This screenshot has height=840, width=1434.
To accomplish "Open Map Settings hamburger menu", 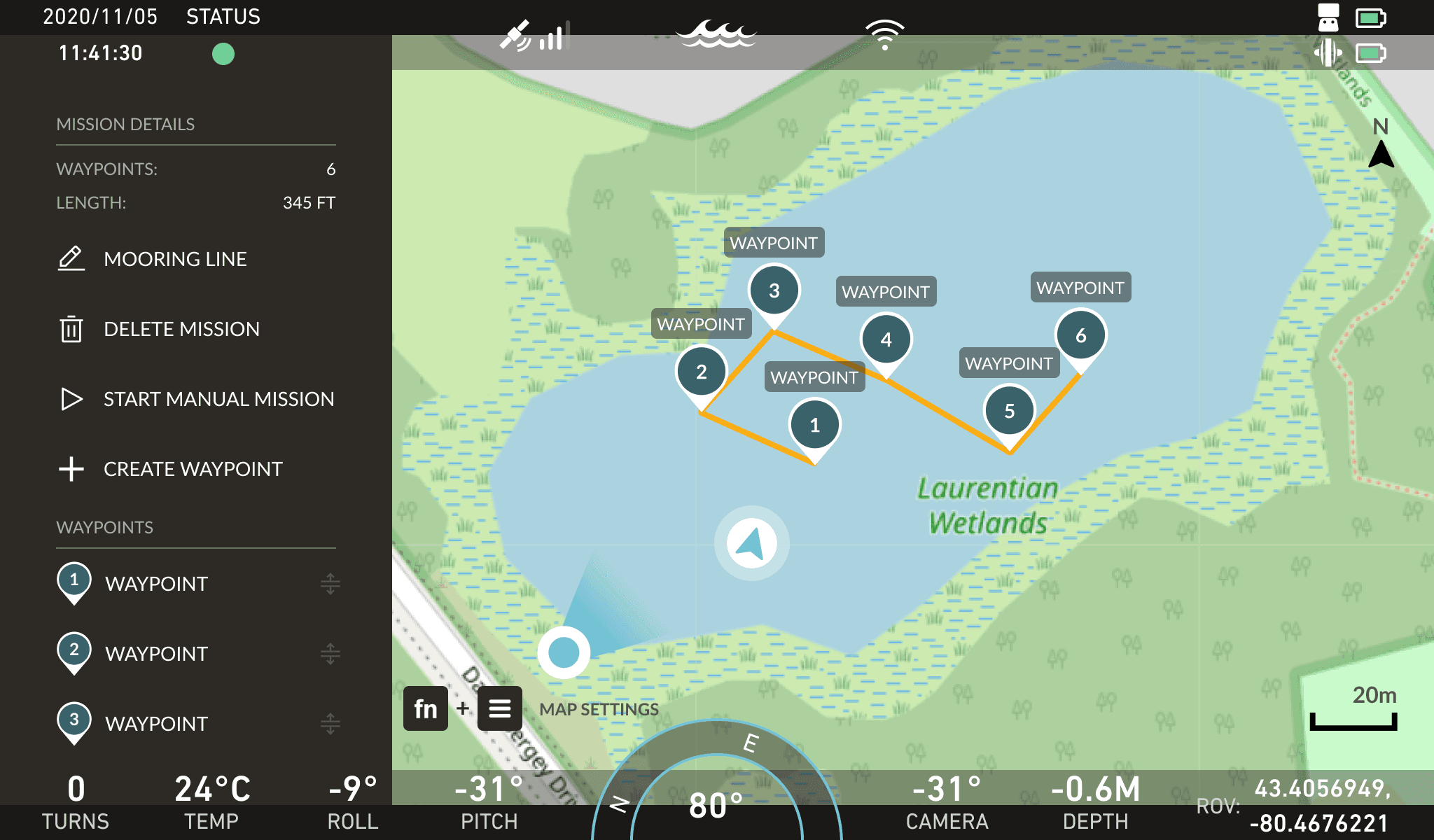I will [499, 708].
